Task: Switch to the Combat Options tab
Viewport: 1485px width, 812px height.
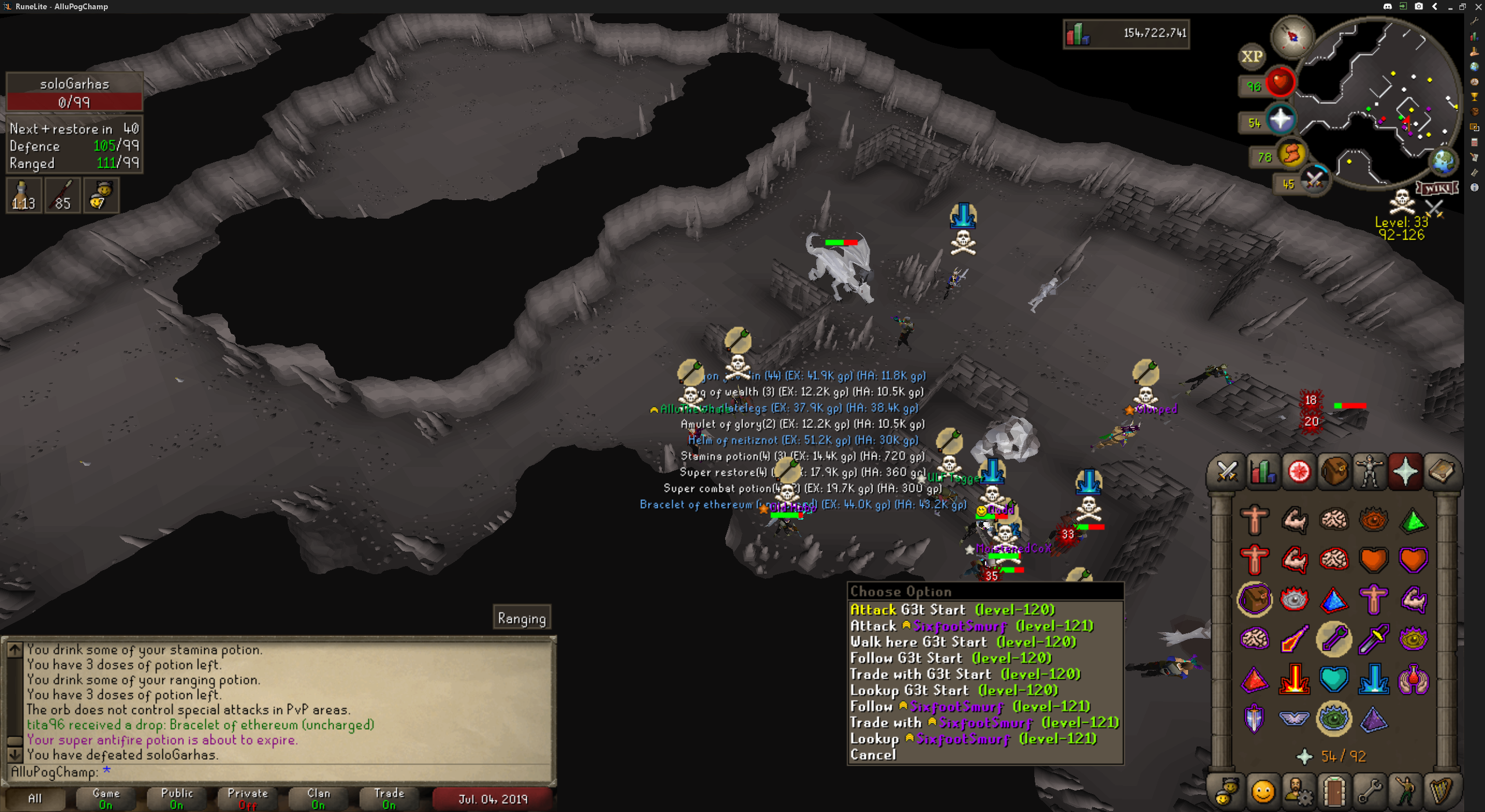Action: click(1227, 472)
